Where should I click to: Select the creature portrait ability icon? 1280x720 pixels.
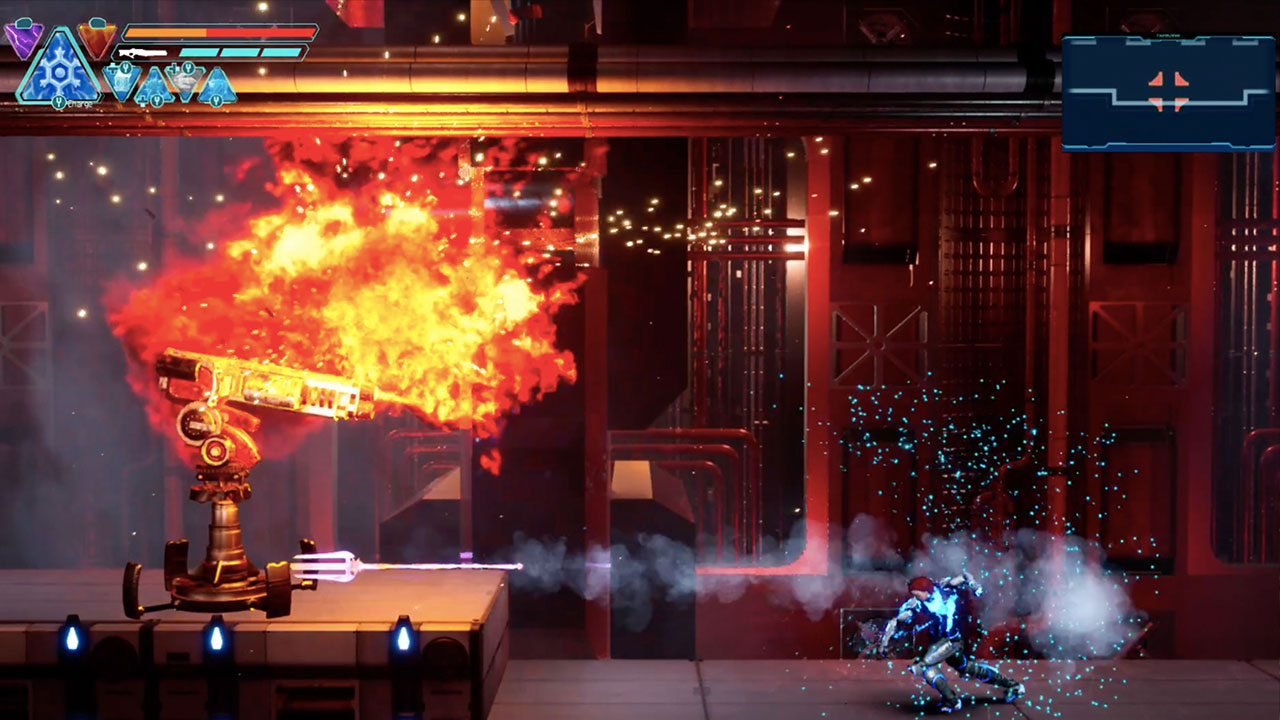click(x=187, y=80)
